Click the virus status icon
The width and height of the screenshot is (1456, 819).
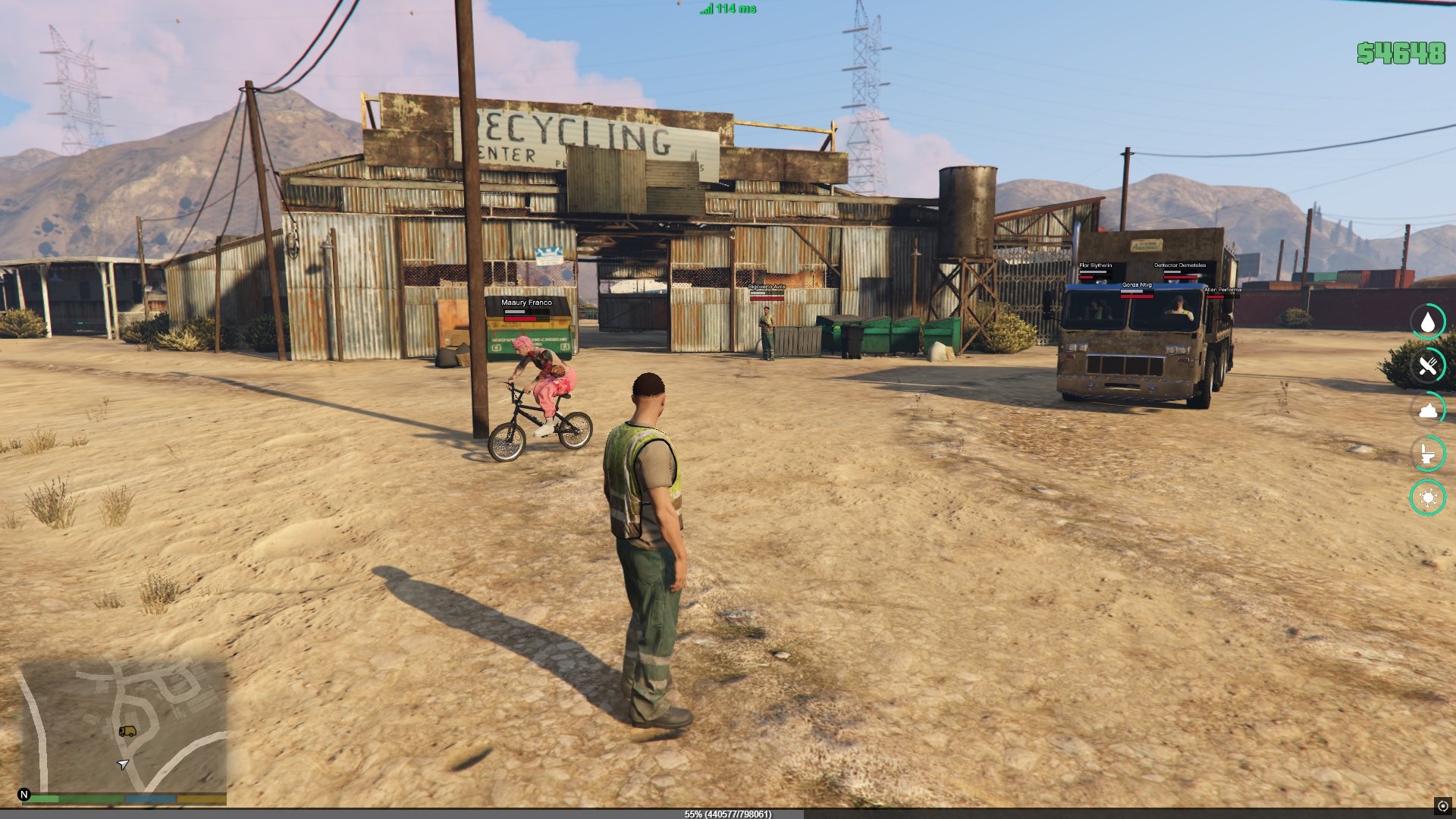(1427, 498)
